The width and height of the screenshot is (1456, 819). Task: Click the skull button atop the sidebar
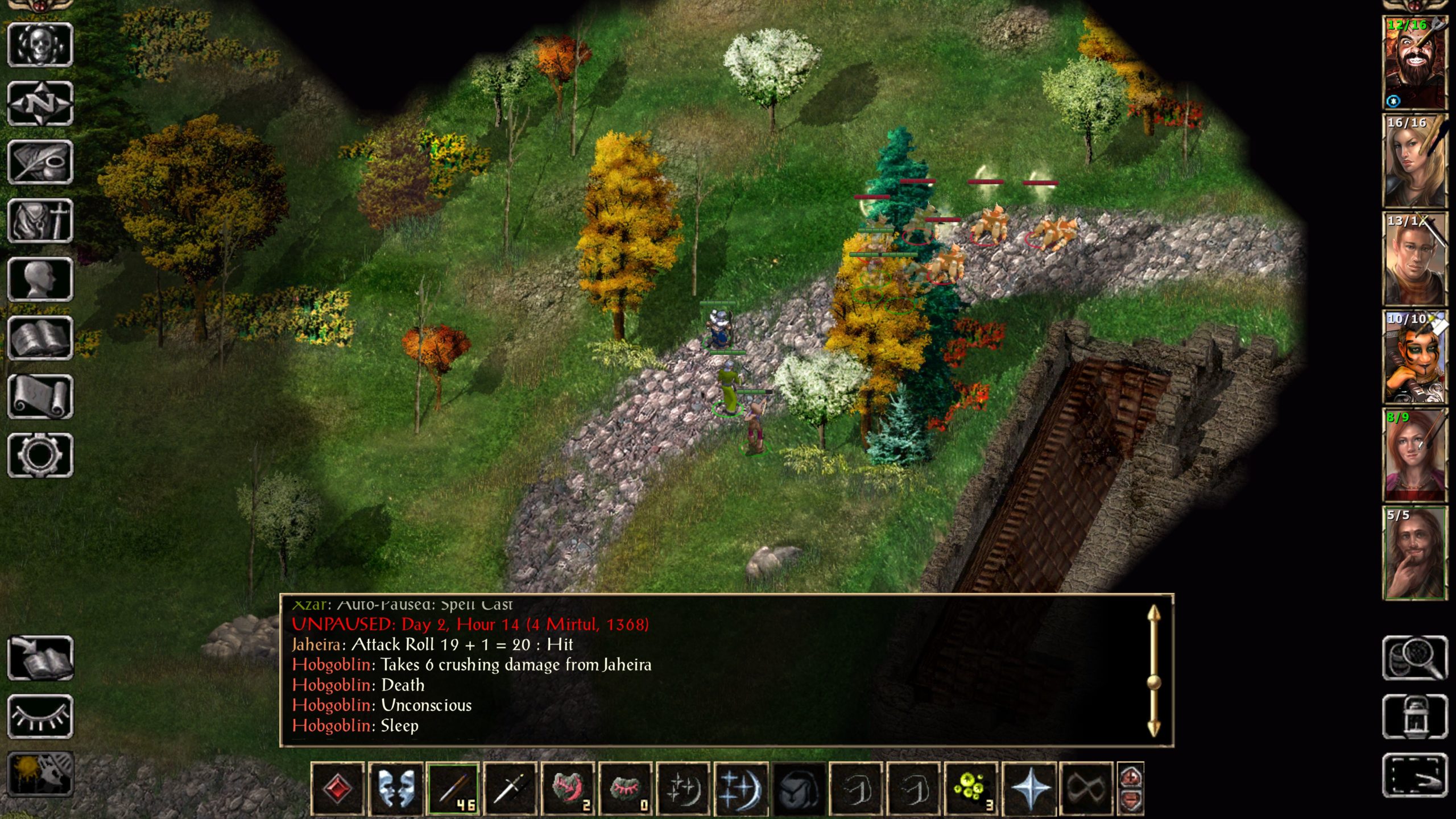click(x=40, y=45)
